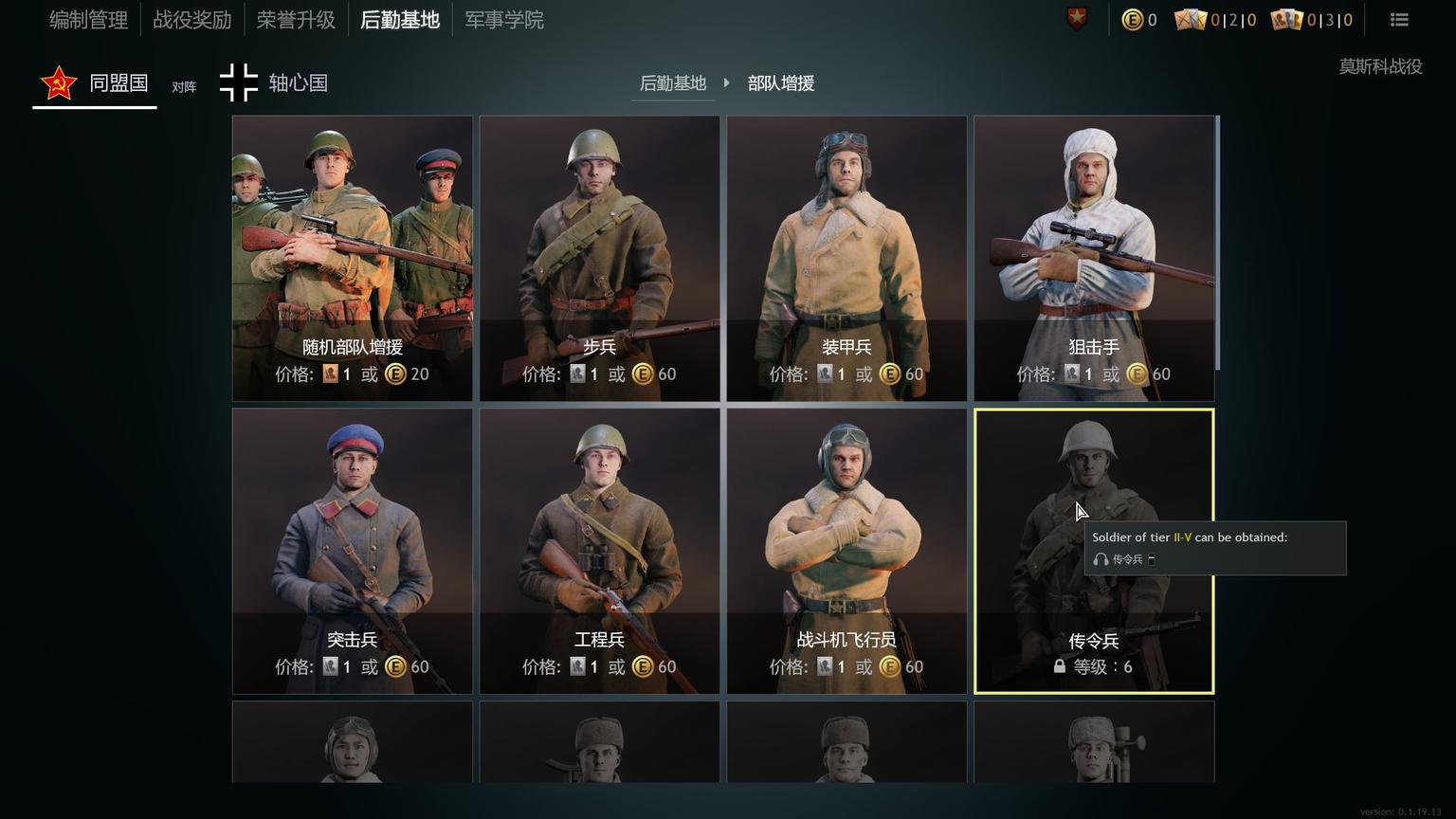
Task: Click the 后勤基地 breadcrumb link
Action: coord(673,83)
